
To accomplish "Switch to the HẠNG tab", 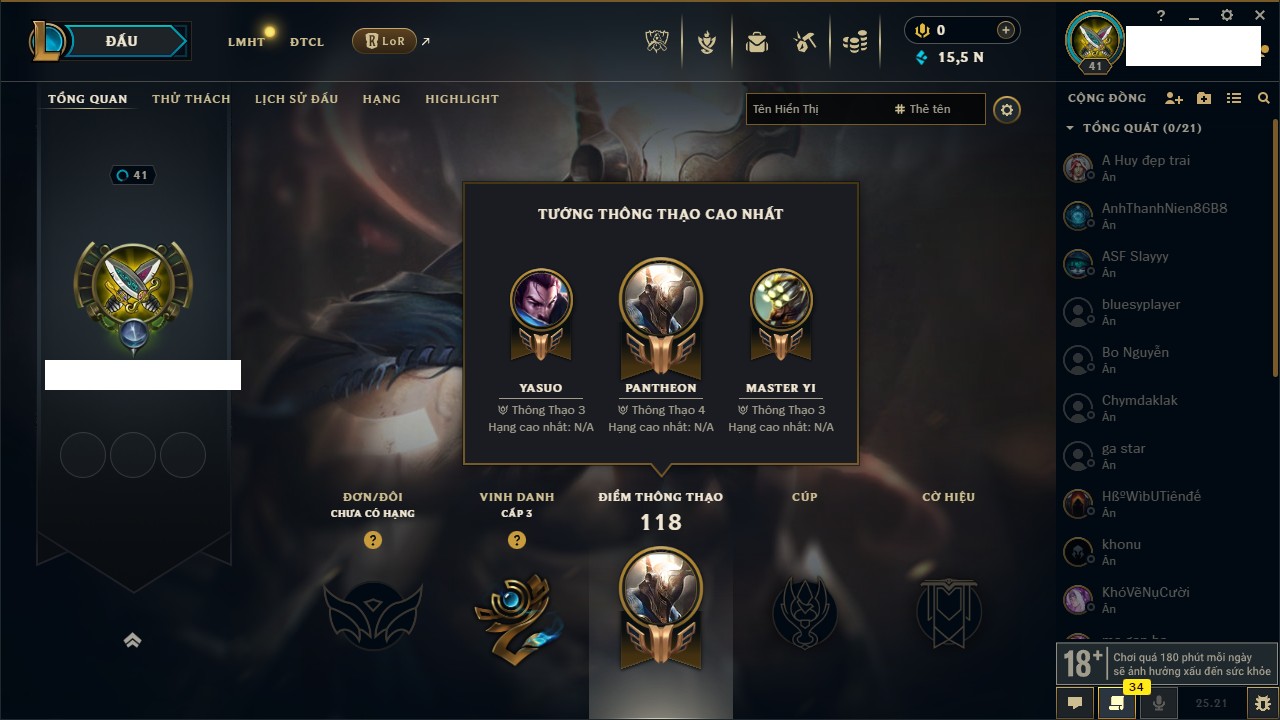I will tap(381, 99).
